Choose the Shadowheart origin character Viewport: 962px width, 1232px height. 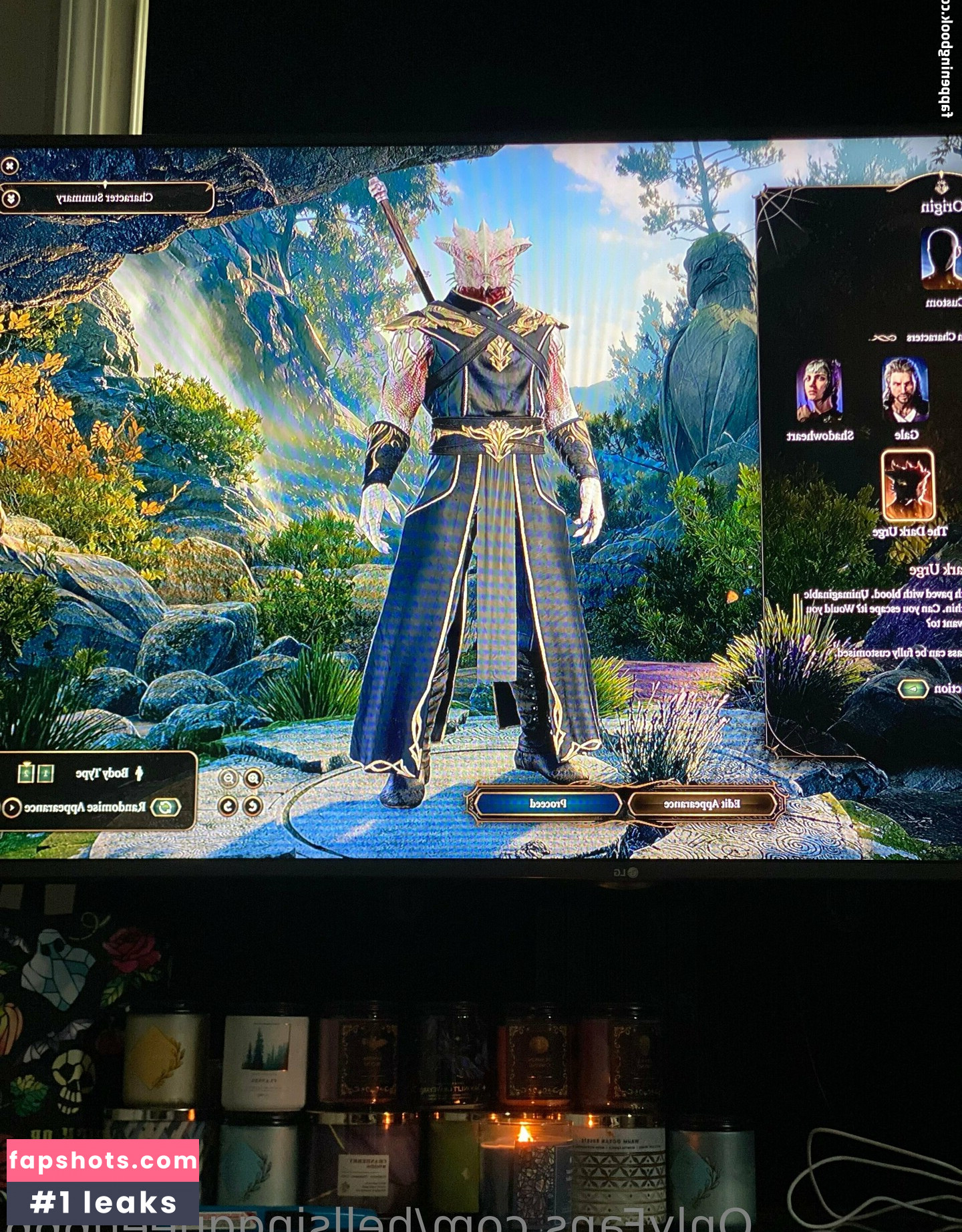820,392
